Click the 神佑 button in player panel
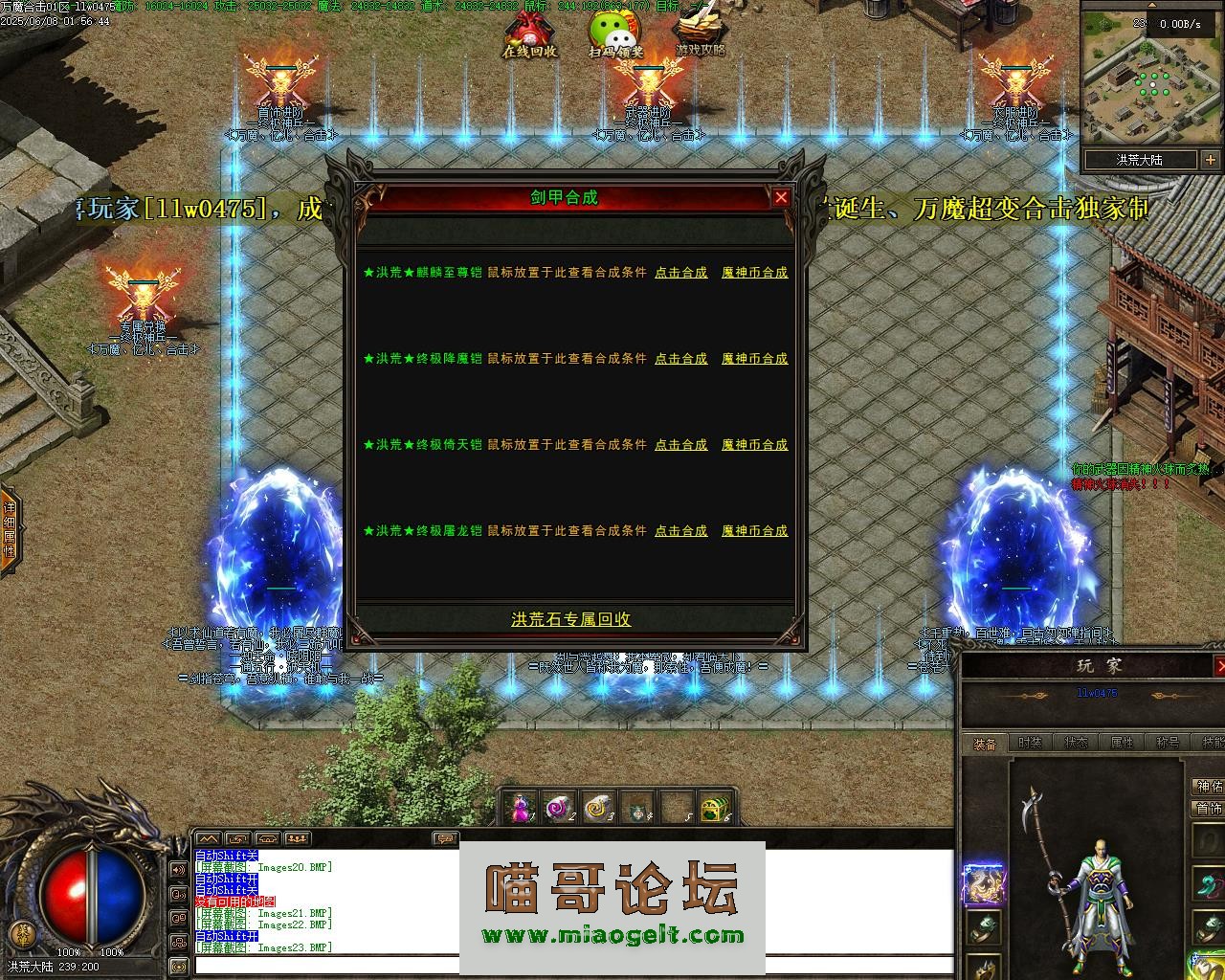Viewport: 1225px width, 980px height. pos(1209,787)
